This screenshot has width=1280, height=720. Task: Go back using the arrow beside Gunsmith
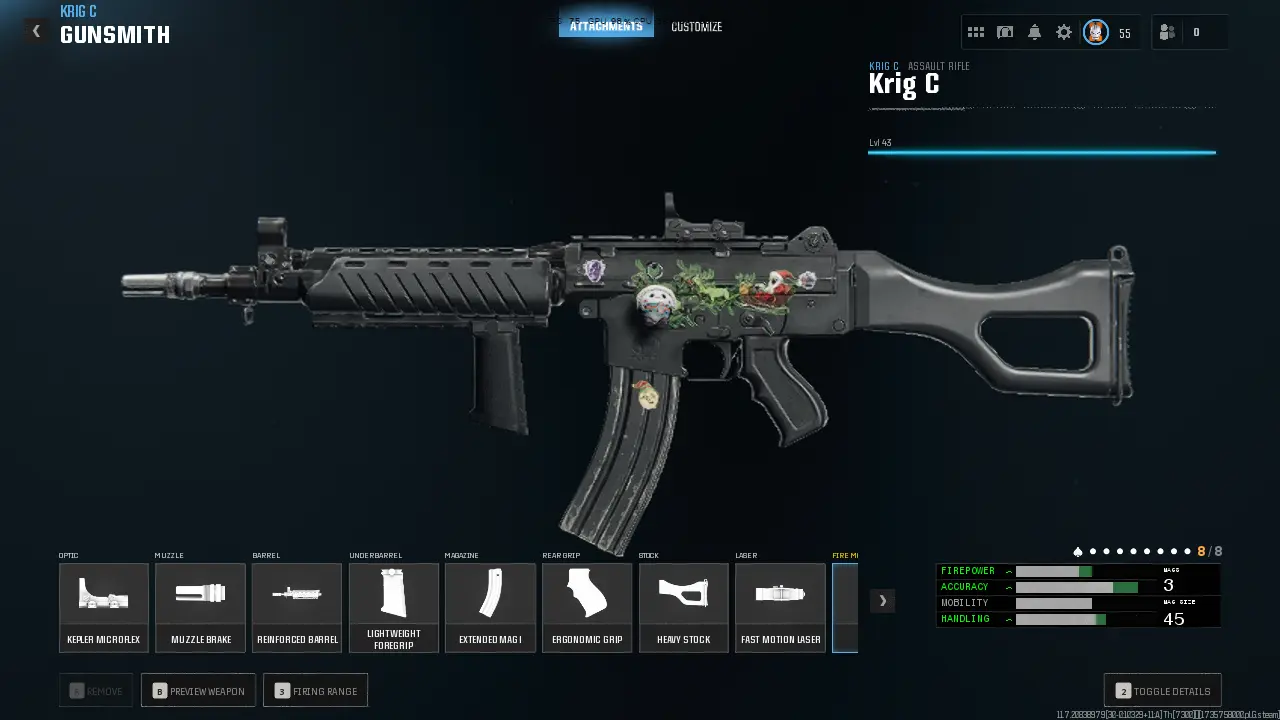36,31
